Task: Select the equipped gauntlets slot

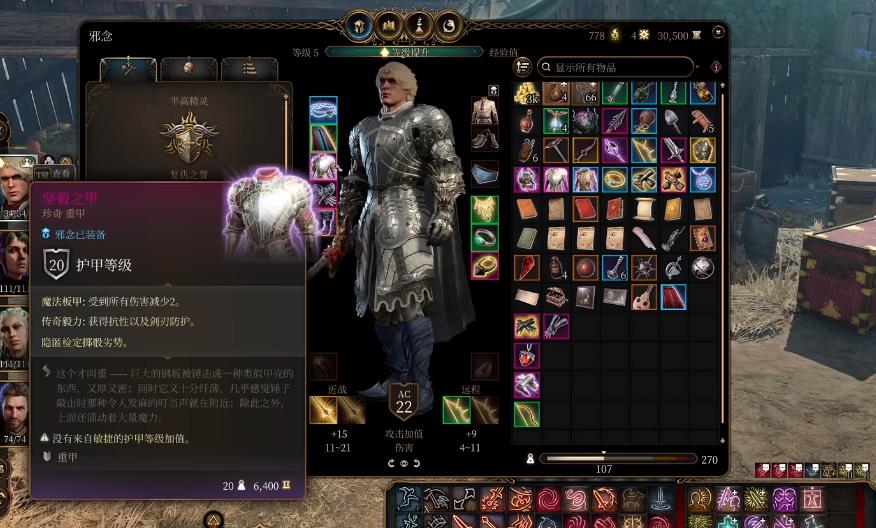Action: (x=323, y=194)
